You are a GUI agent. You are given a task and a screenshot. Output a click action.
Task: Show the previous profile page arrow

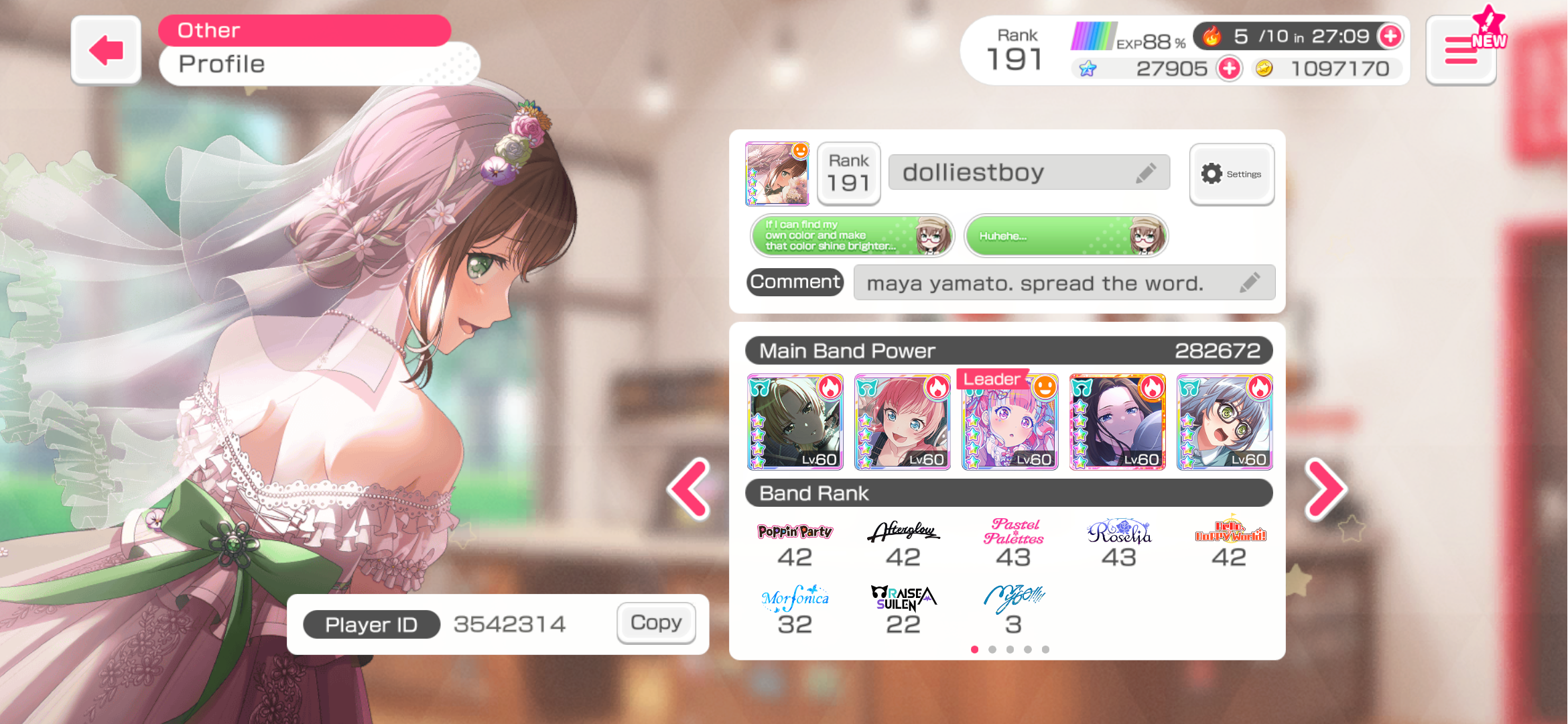(x=689, y=489)
